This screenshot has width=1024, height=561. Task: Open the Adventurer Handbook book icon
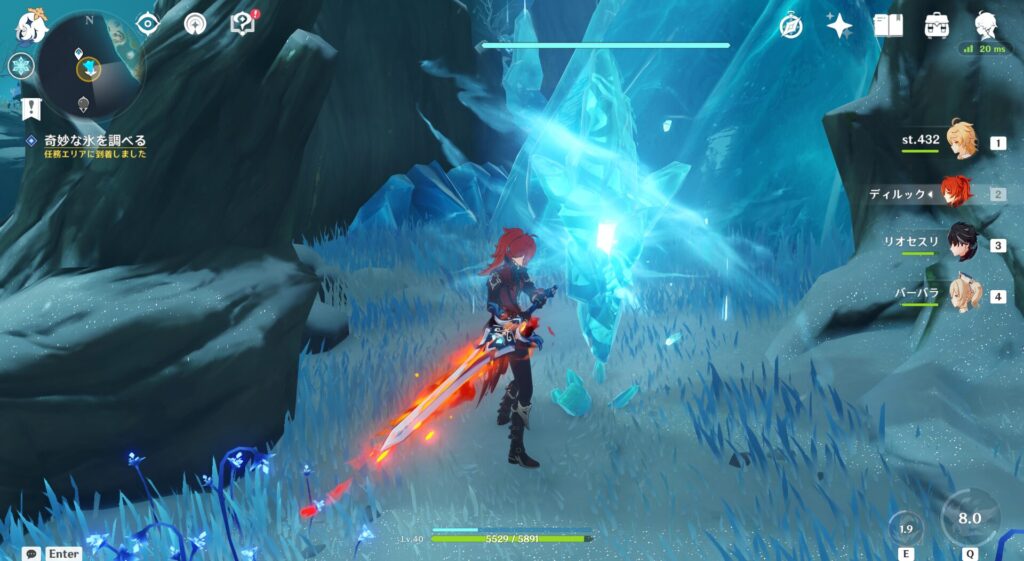coord(888,25)
